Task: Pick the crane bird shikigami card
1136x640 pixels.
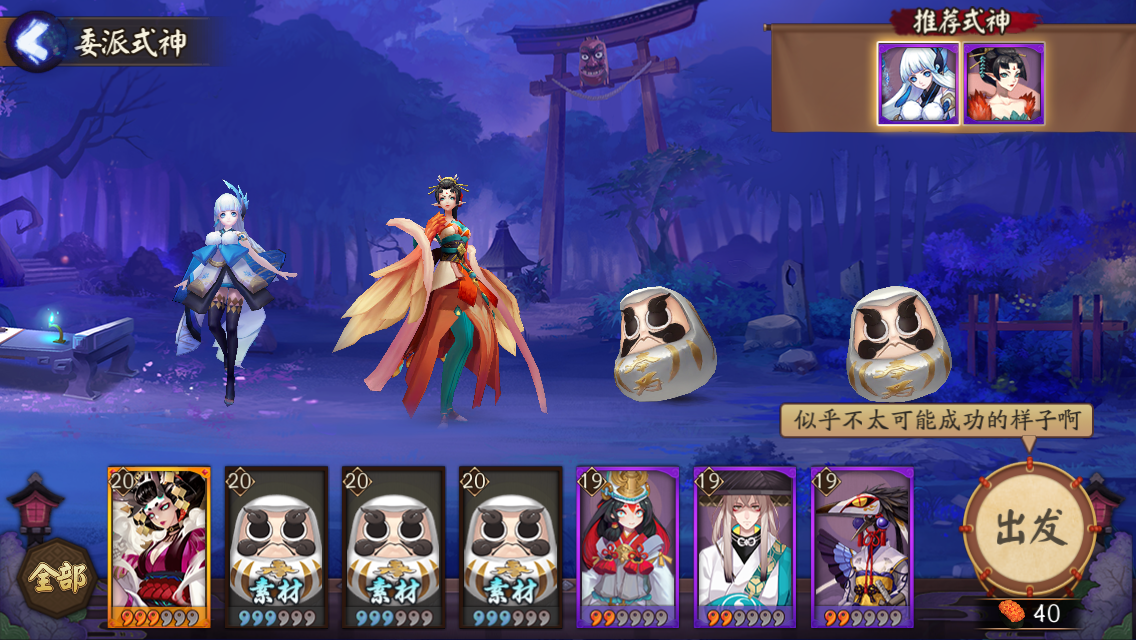Action: pos(861,546)
